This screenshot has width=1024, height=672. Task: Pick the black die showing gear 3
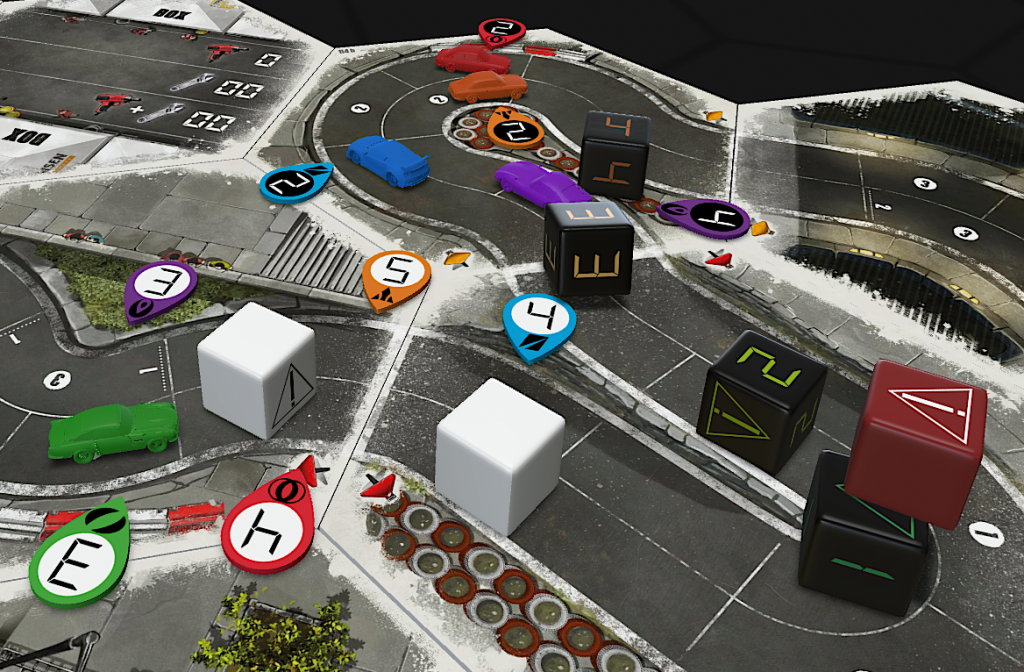coord(589,249)
